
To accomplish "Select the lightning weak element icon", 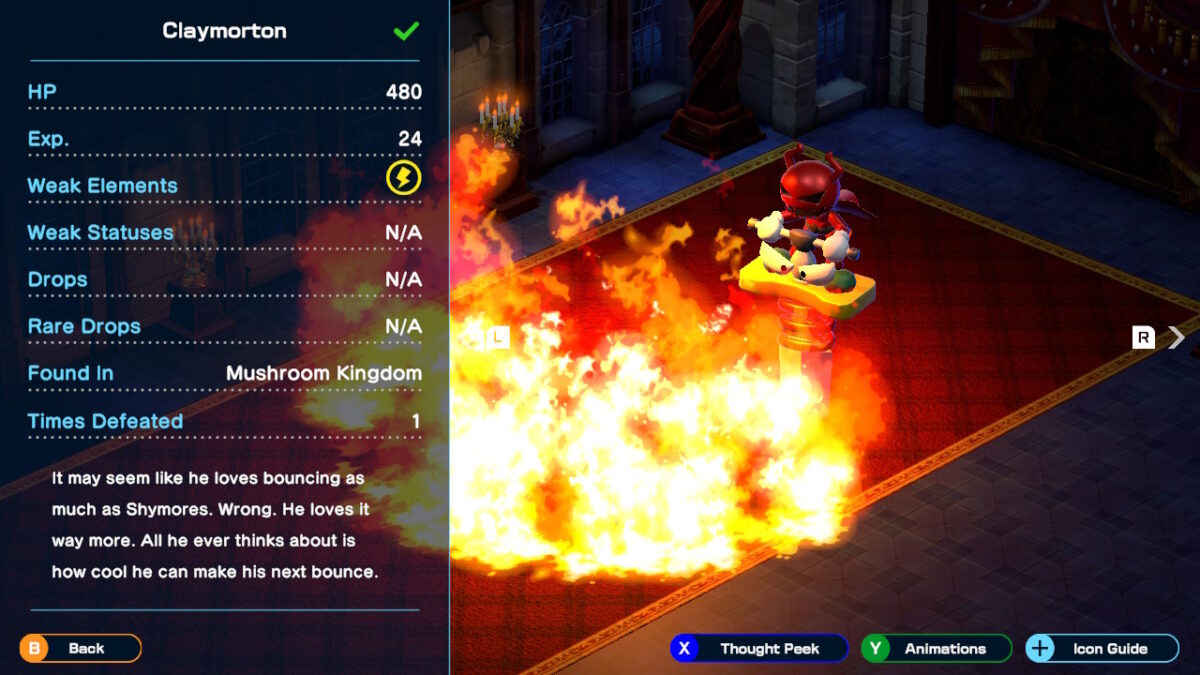I will coord(404,179).
